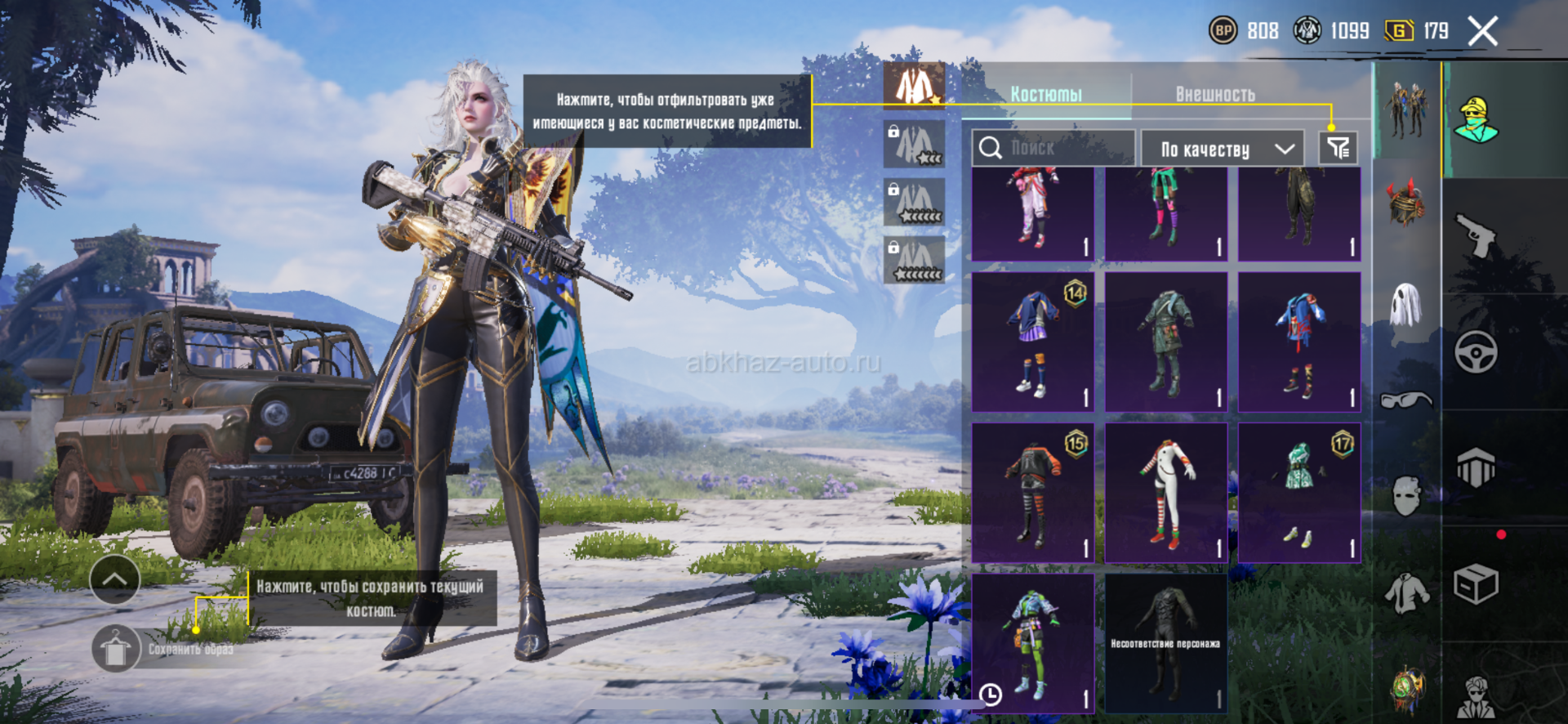Click the Поиск search field

[x=1053, y=148]
